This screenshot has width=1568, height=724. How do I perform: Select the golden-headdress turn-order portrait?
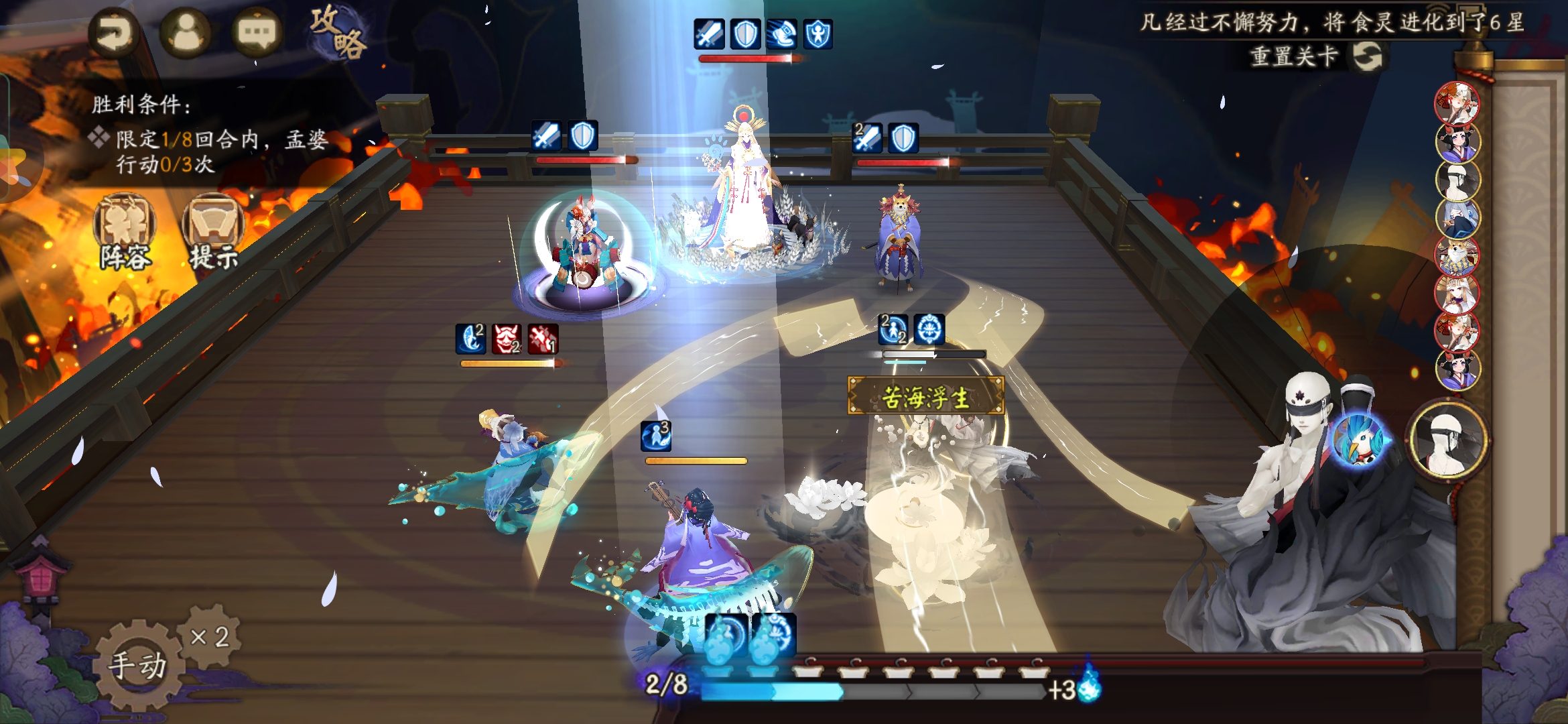click(x=1457, y=293)
